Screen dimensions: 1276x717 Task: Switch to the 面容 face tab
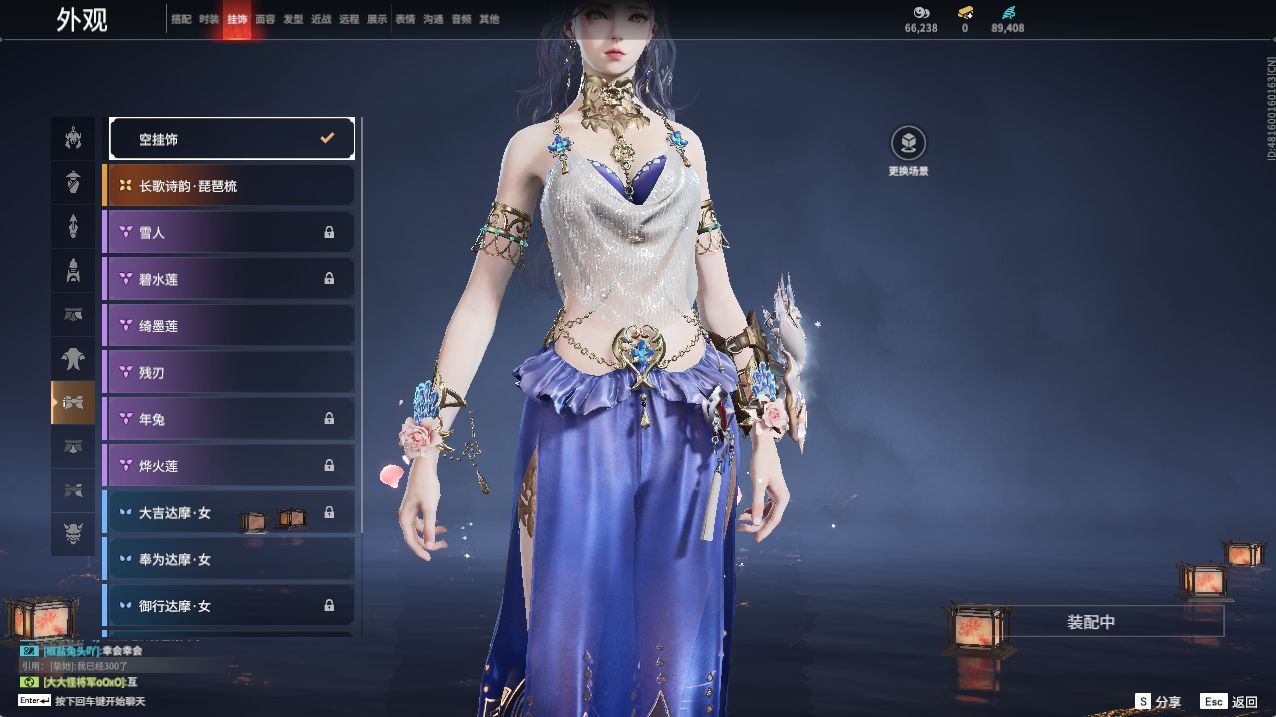[265, 19]
